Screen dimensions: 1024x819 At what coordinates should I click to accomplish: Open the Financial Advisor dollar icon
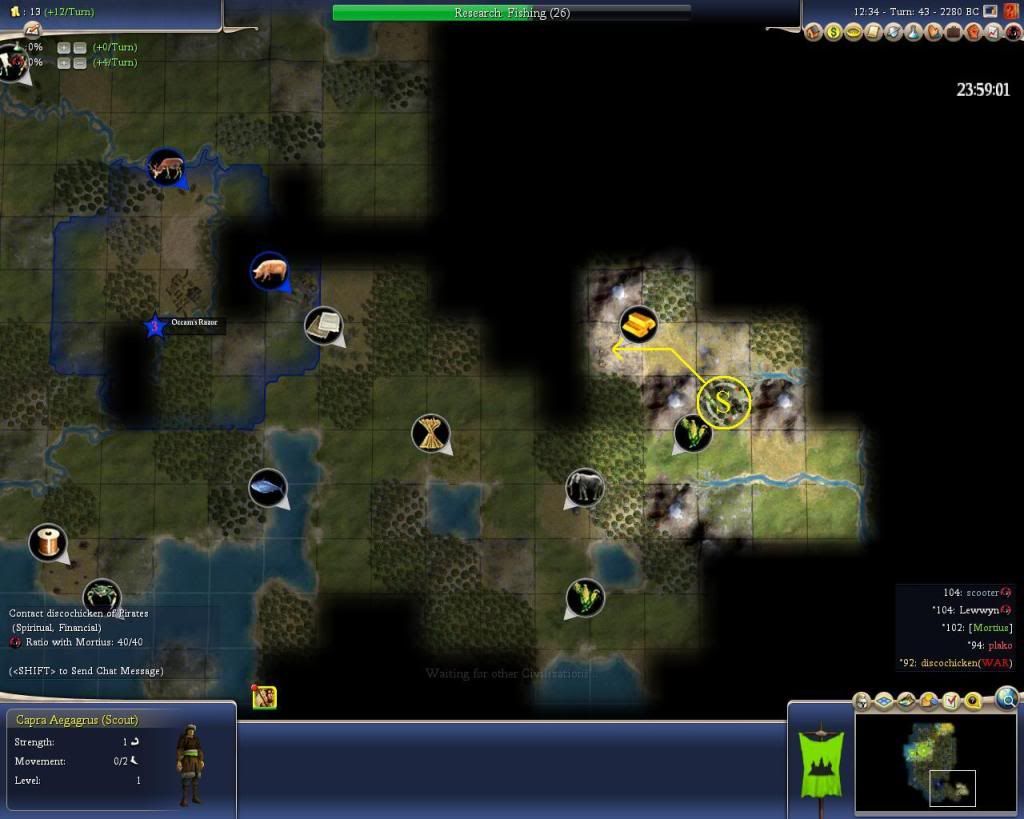(x=833, y=33)
